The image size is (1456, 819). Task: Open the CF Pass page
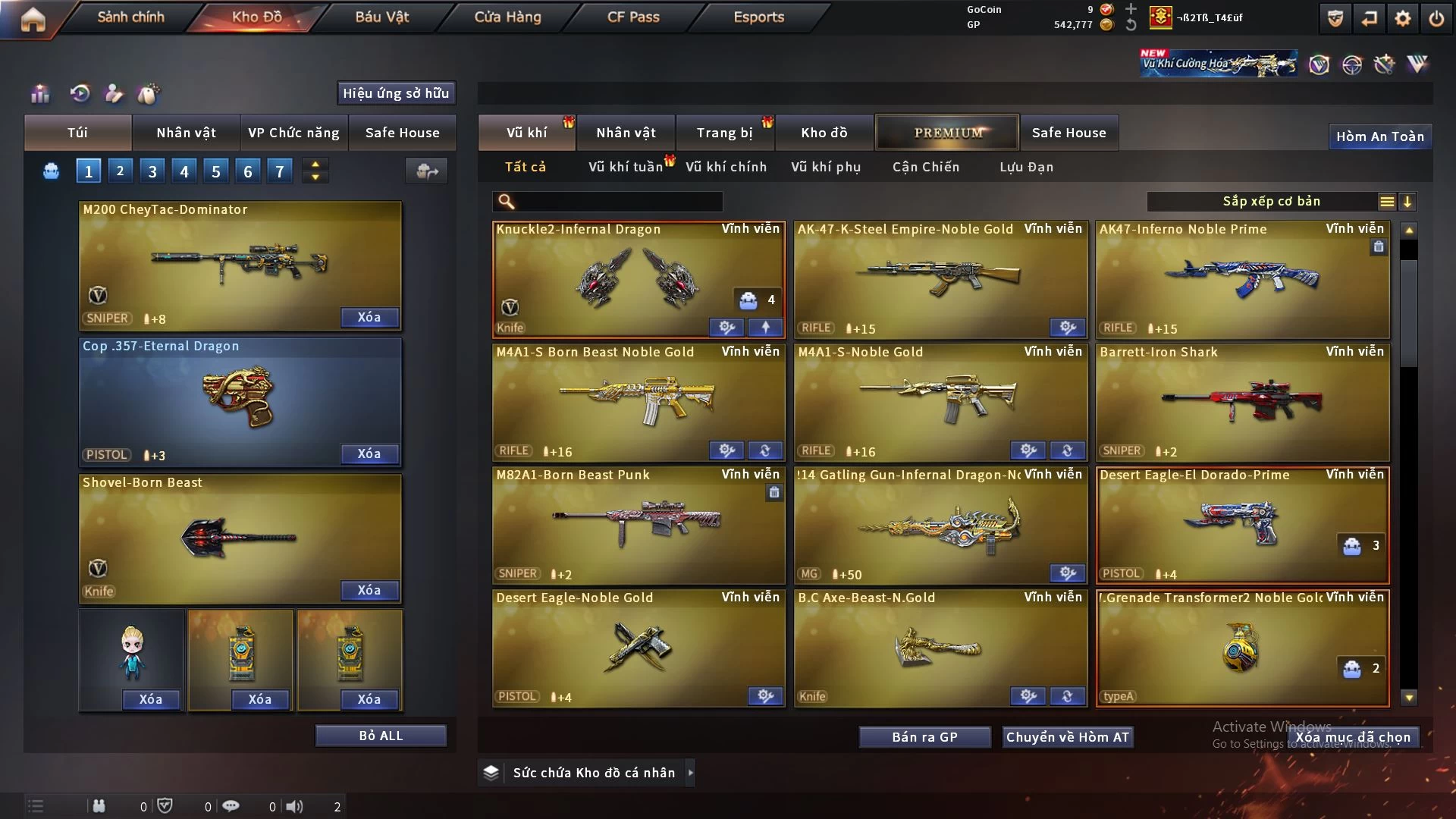tap(633, 17)
